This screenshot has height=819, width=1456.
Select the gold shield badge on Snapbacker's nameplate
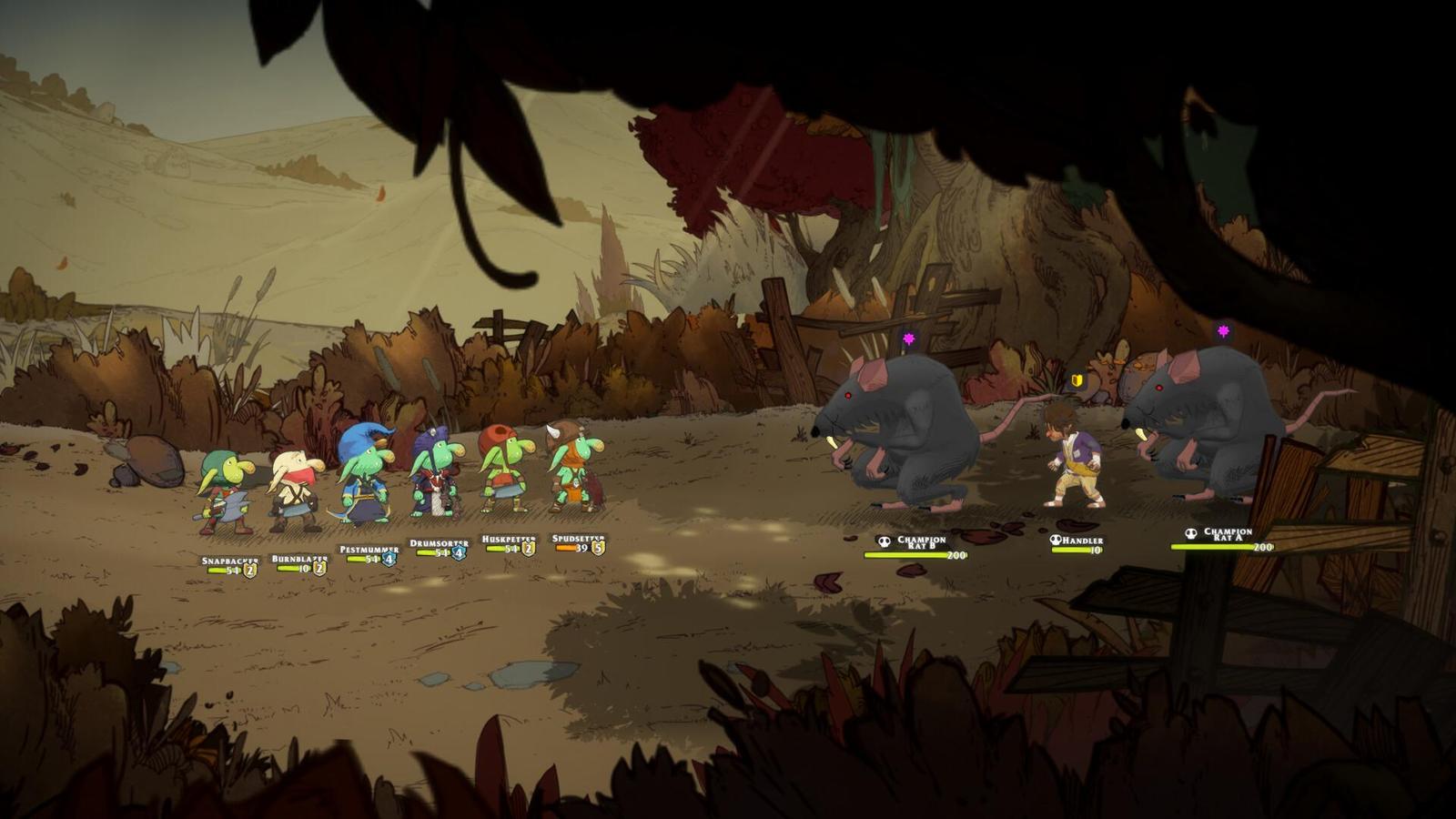[249, 571]
